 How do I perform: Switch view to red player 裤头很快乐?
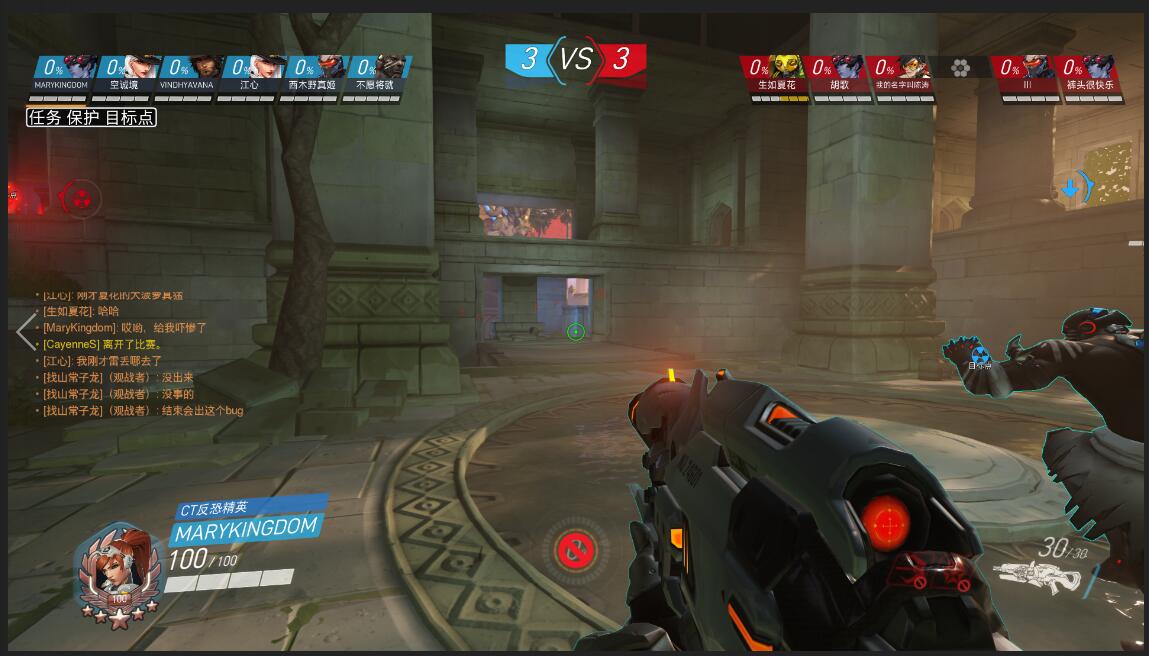point(1089,74)
